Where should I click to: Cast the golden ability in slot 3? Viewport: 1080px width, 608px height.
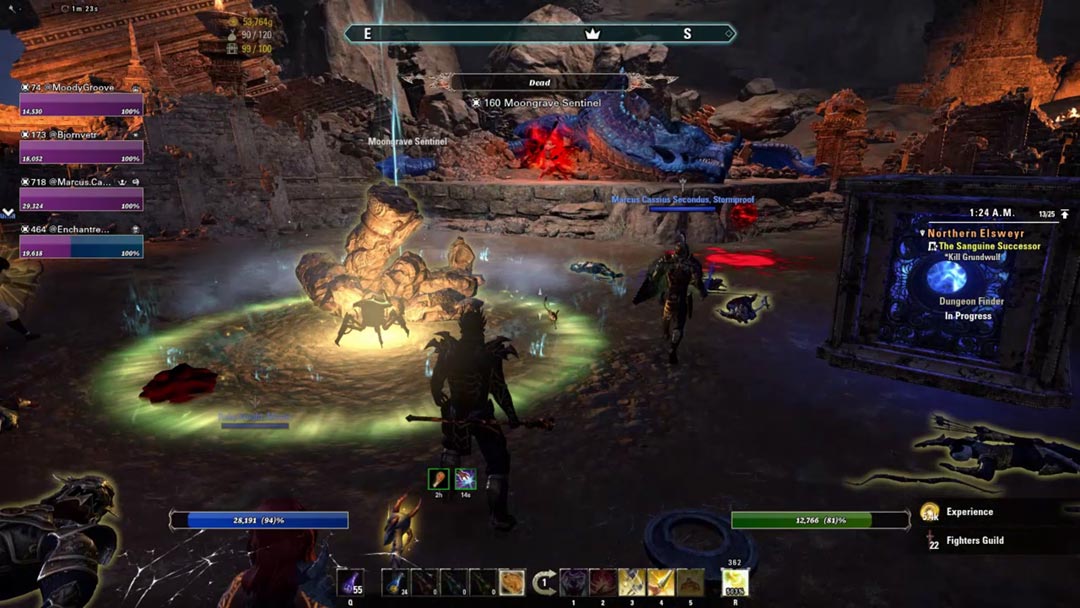(x=632, y=582)
